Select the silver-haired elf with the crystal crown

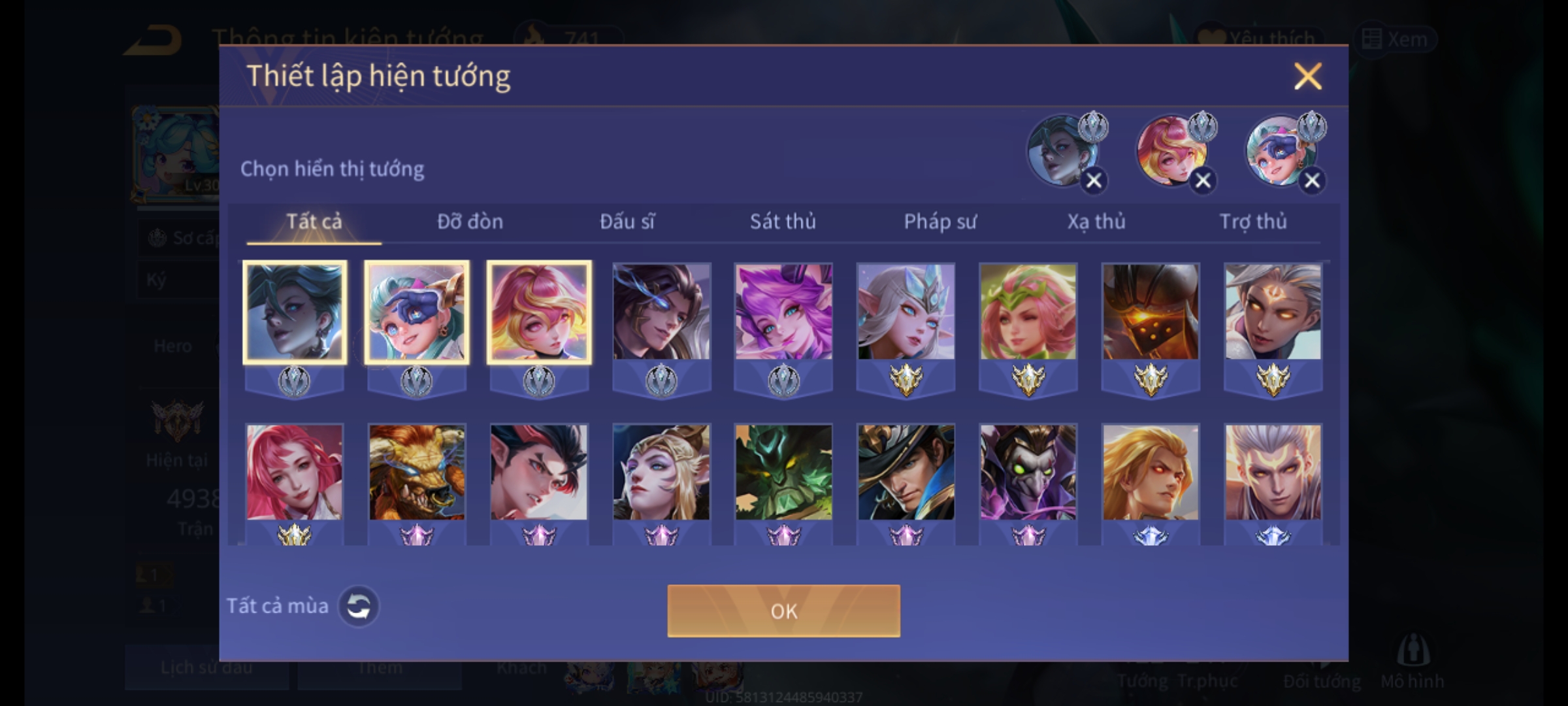tap(906, 312)
